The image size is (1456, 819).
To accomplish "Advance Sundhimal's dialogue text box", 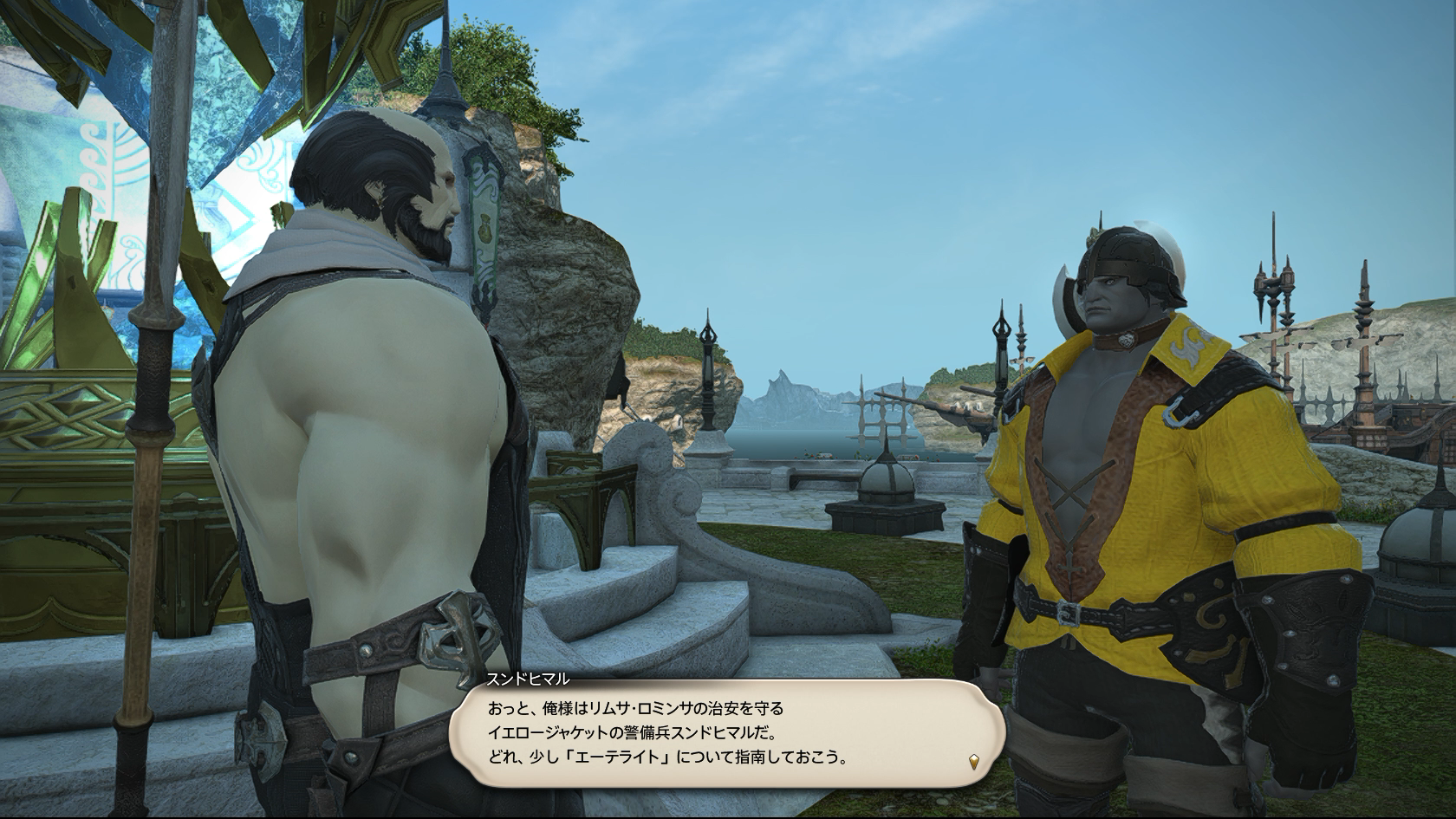I will 726,733.
